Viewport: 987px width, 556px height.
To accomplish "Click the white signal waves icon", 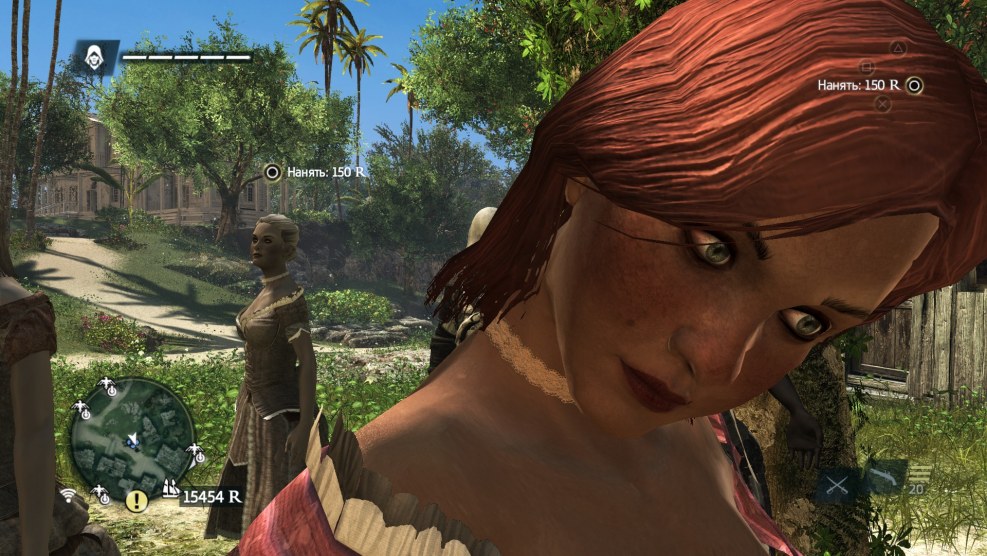I will pos(69,495).
